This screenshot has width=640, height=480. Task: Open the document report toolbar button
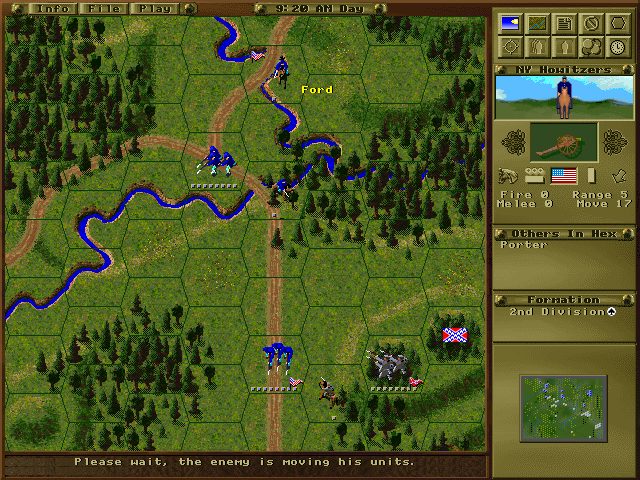point(564,23)
